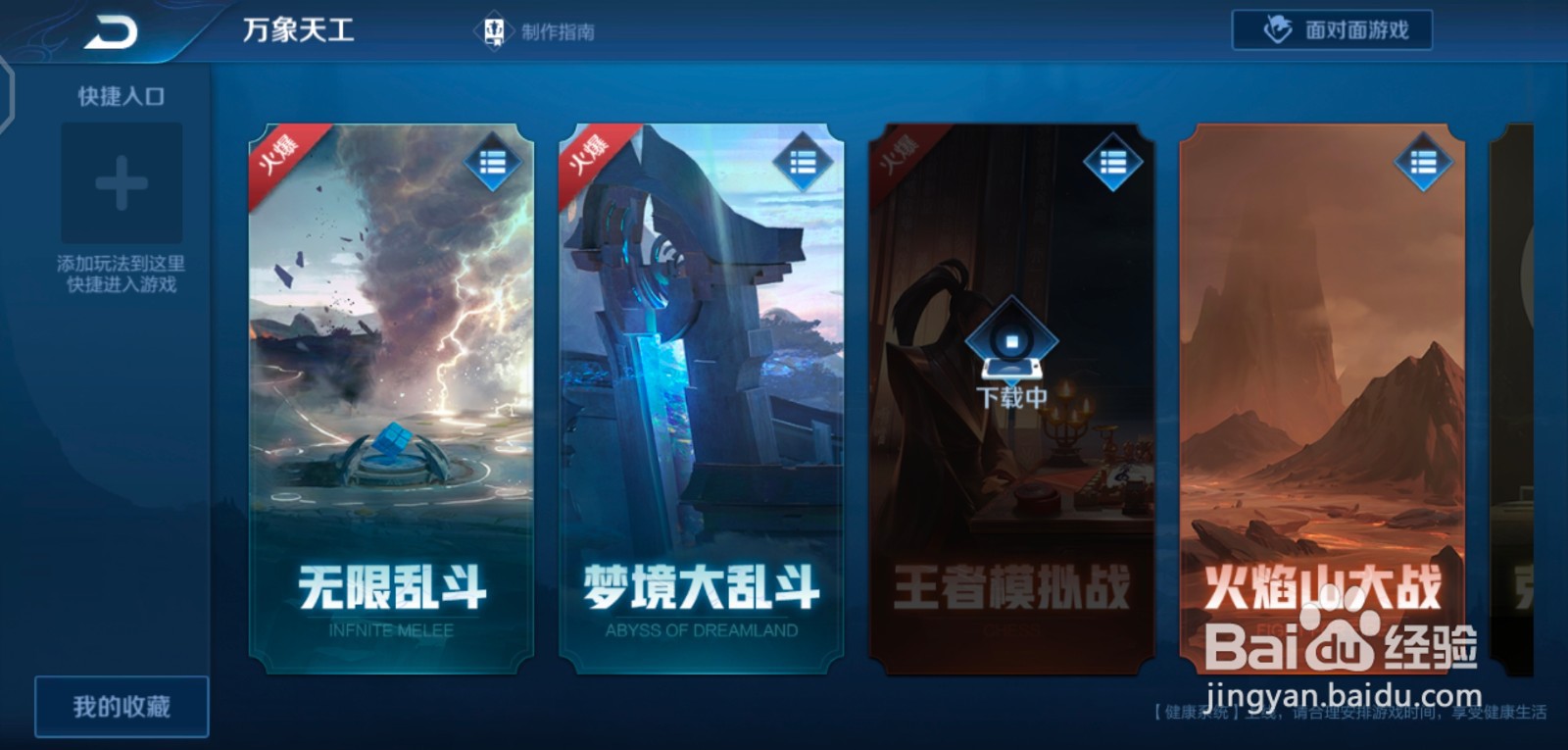
Task: Click the 添加玩法到这里 quick entry area
Action: coord(122,265)
